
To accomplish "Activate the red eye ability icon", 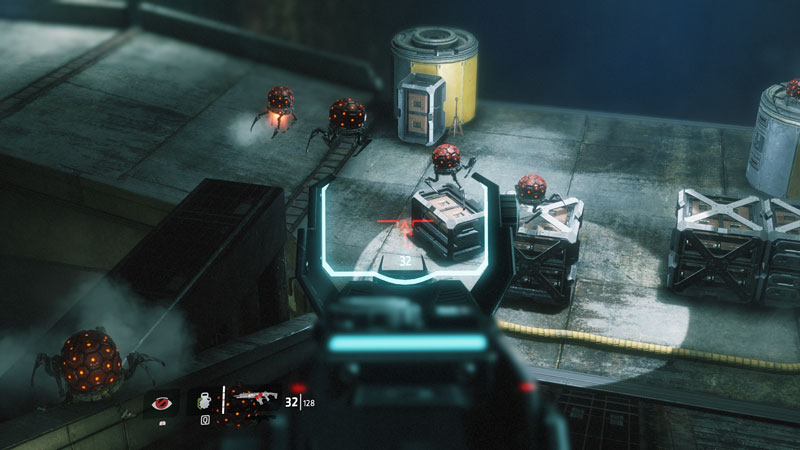I will [x=161, y=403].
